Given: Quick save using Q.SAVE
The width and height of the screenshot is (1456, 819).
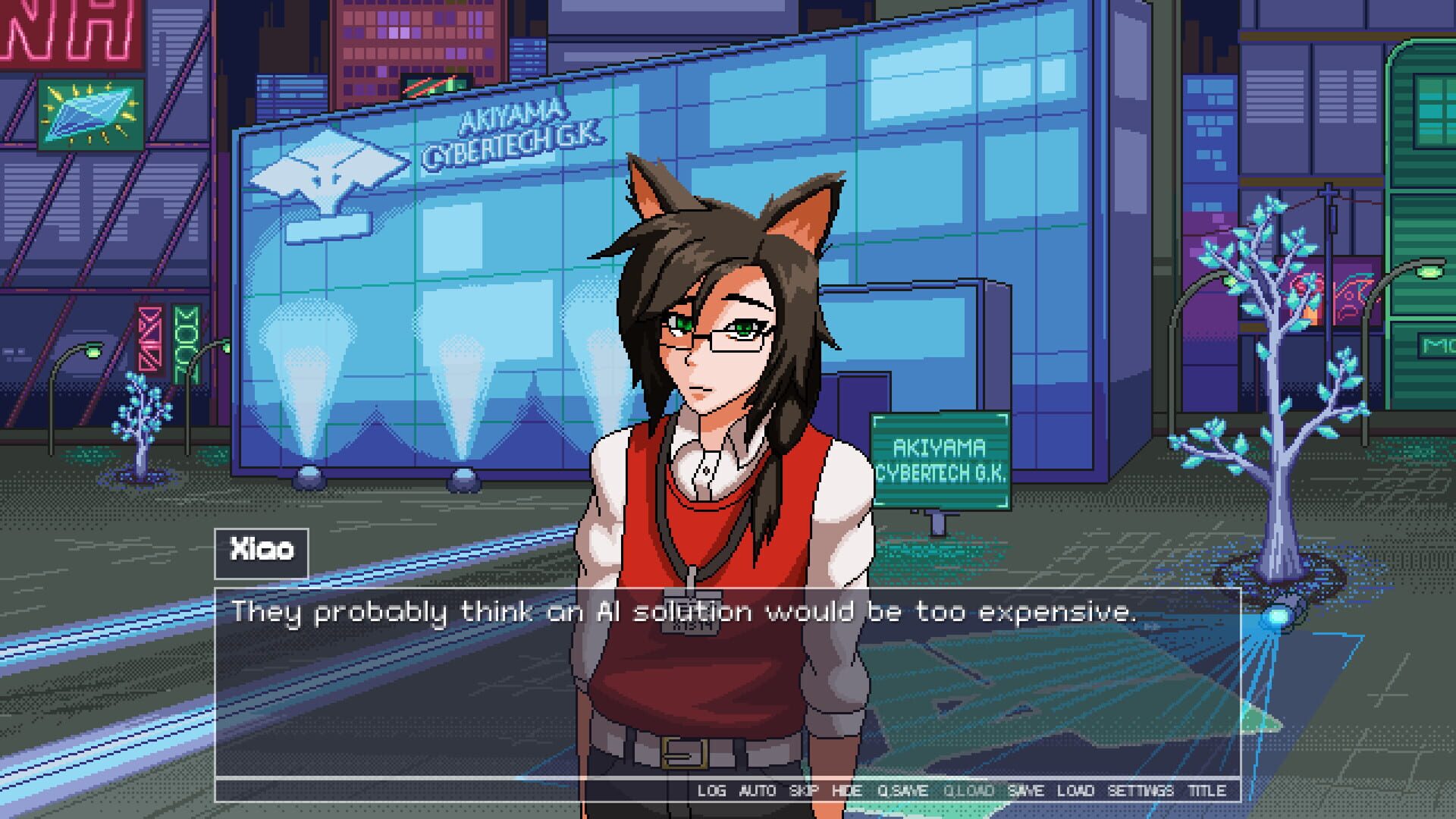Looking at the screenshot, I should tap(905, 790).
